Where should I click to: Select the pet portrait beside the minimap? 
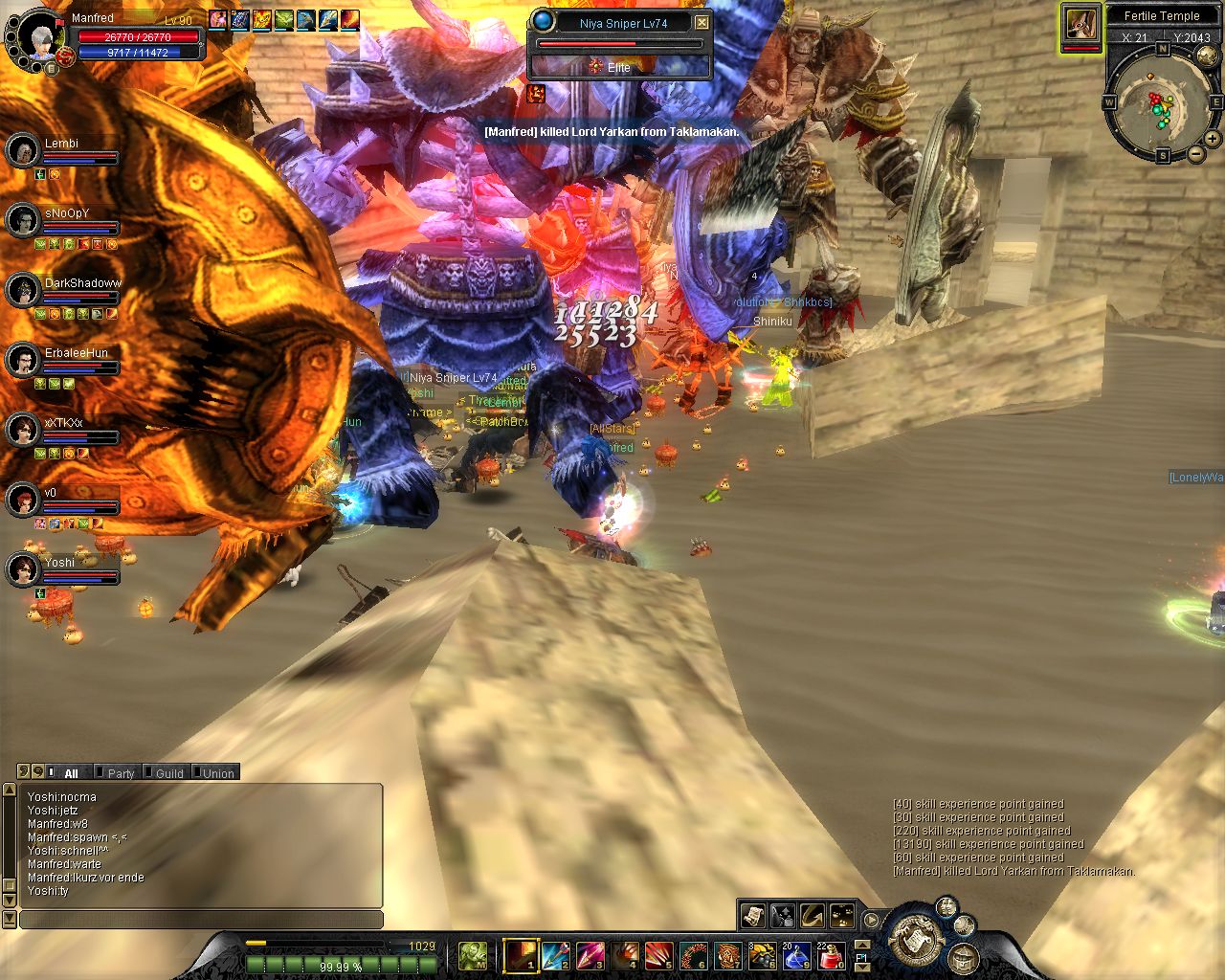point(1081,25)
